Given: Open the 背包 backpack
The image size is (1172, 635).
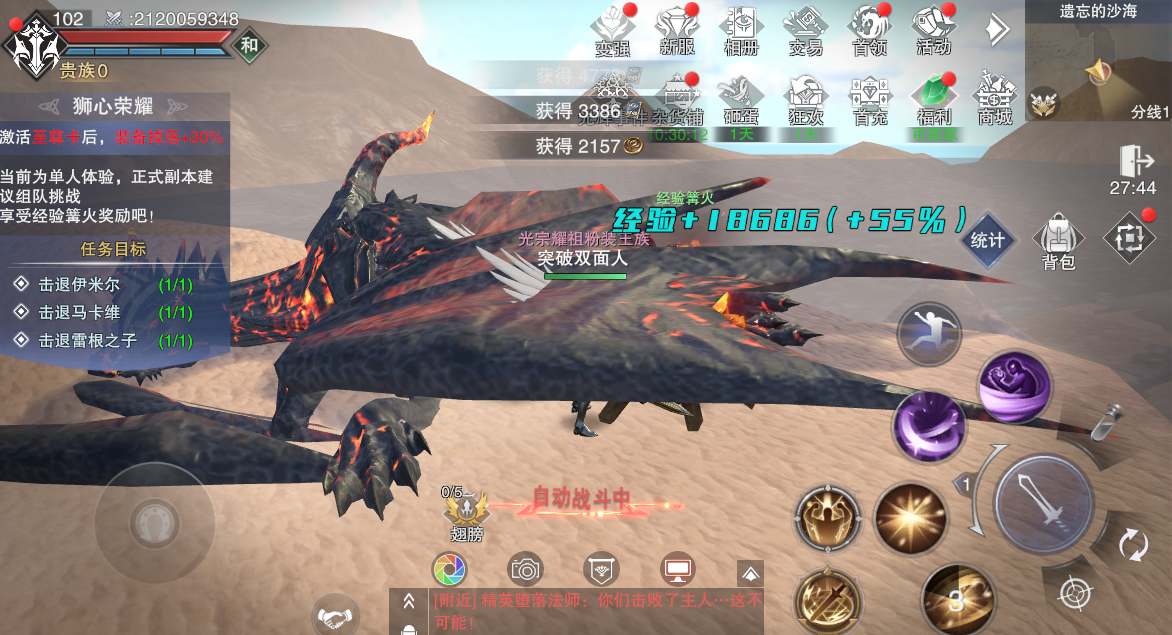Looking at the screenshot, I should [1057, 241].
